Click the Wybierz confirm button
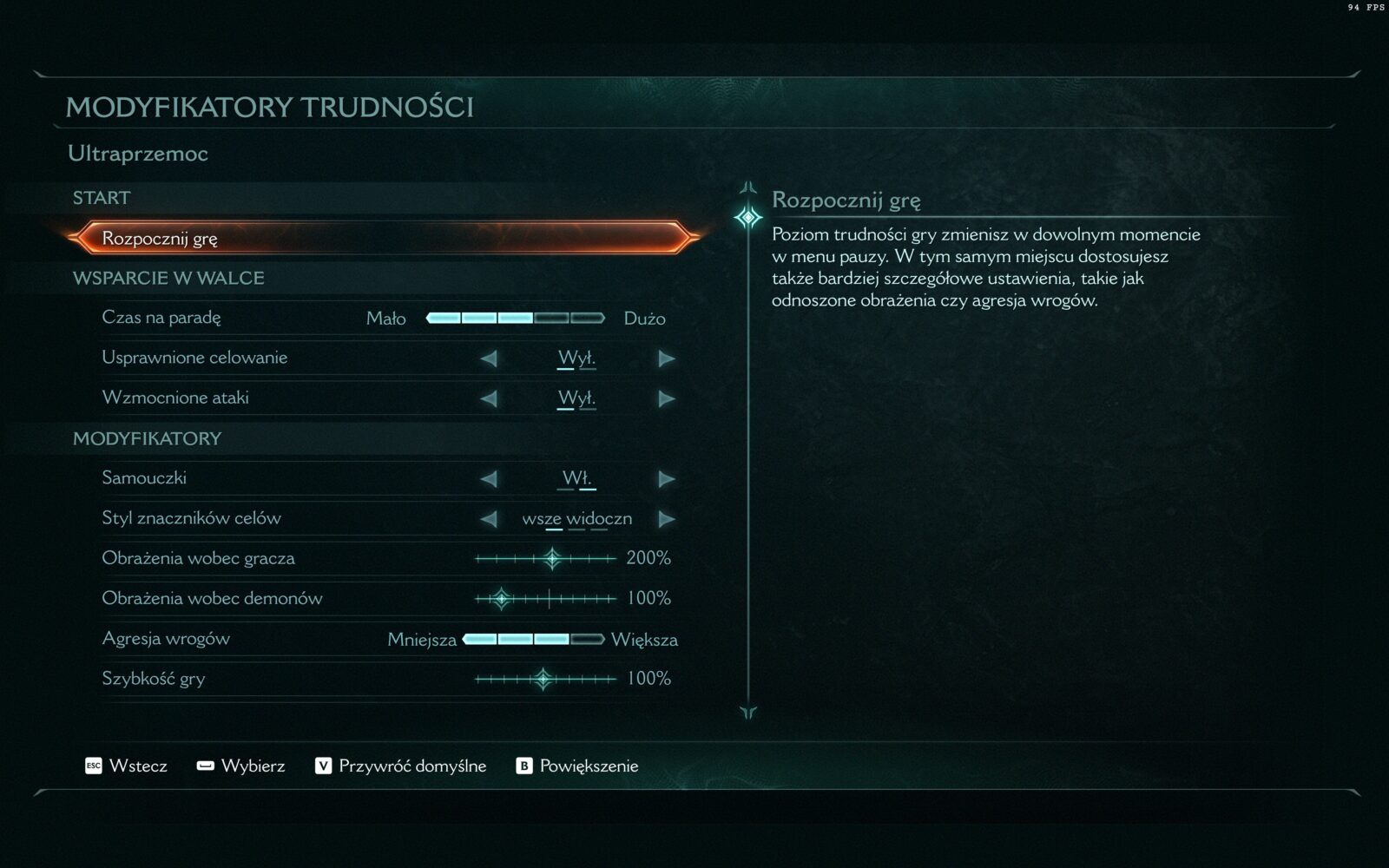Viewport: 1389px width, 868px height. pyautogui.click(x=240, y=766)
